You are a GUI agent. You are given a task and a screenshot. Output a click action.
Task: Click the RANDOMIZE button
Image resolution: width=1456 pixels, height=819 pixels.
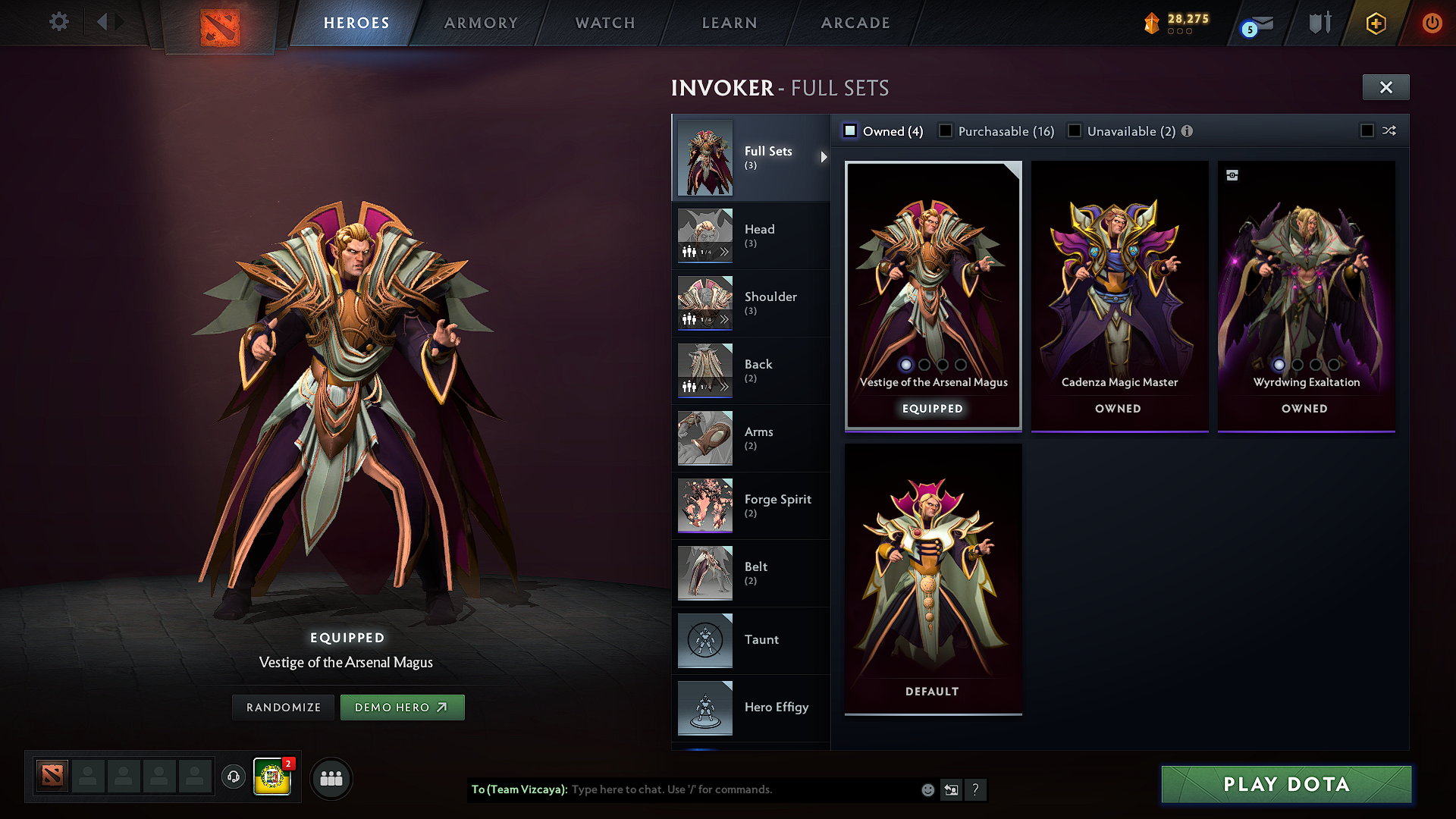[x=282, y=707]
